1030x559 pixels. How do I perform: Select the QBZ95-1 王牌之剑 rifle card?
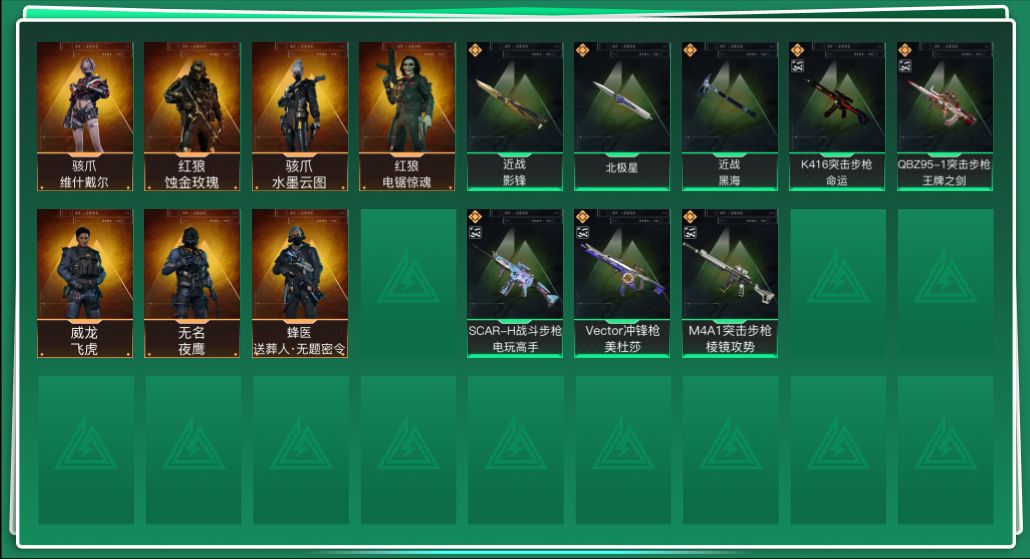click(945, 116)
